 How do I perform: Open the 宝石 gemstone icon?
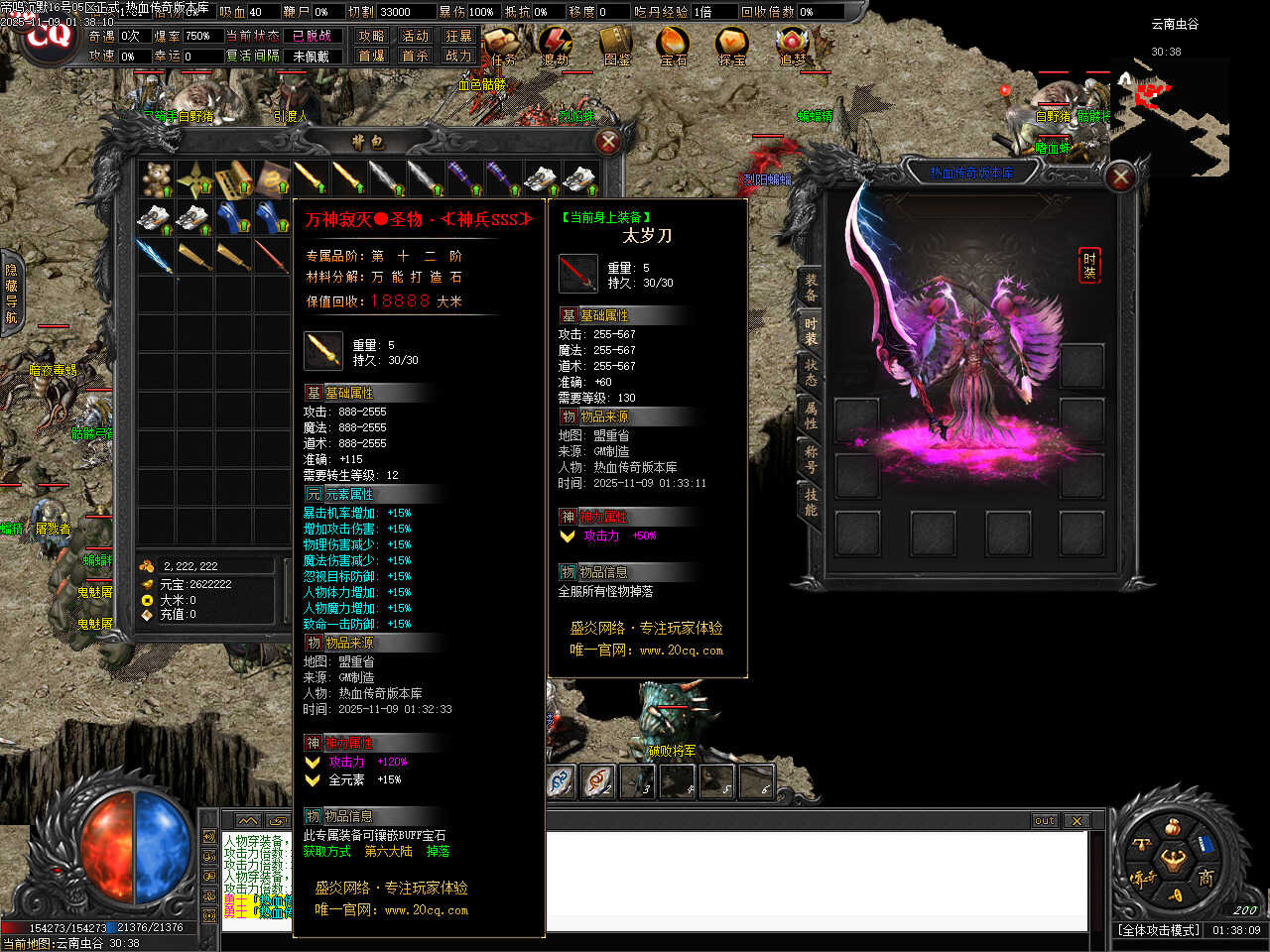(673, 46)
